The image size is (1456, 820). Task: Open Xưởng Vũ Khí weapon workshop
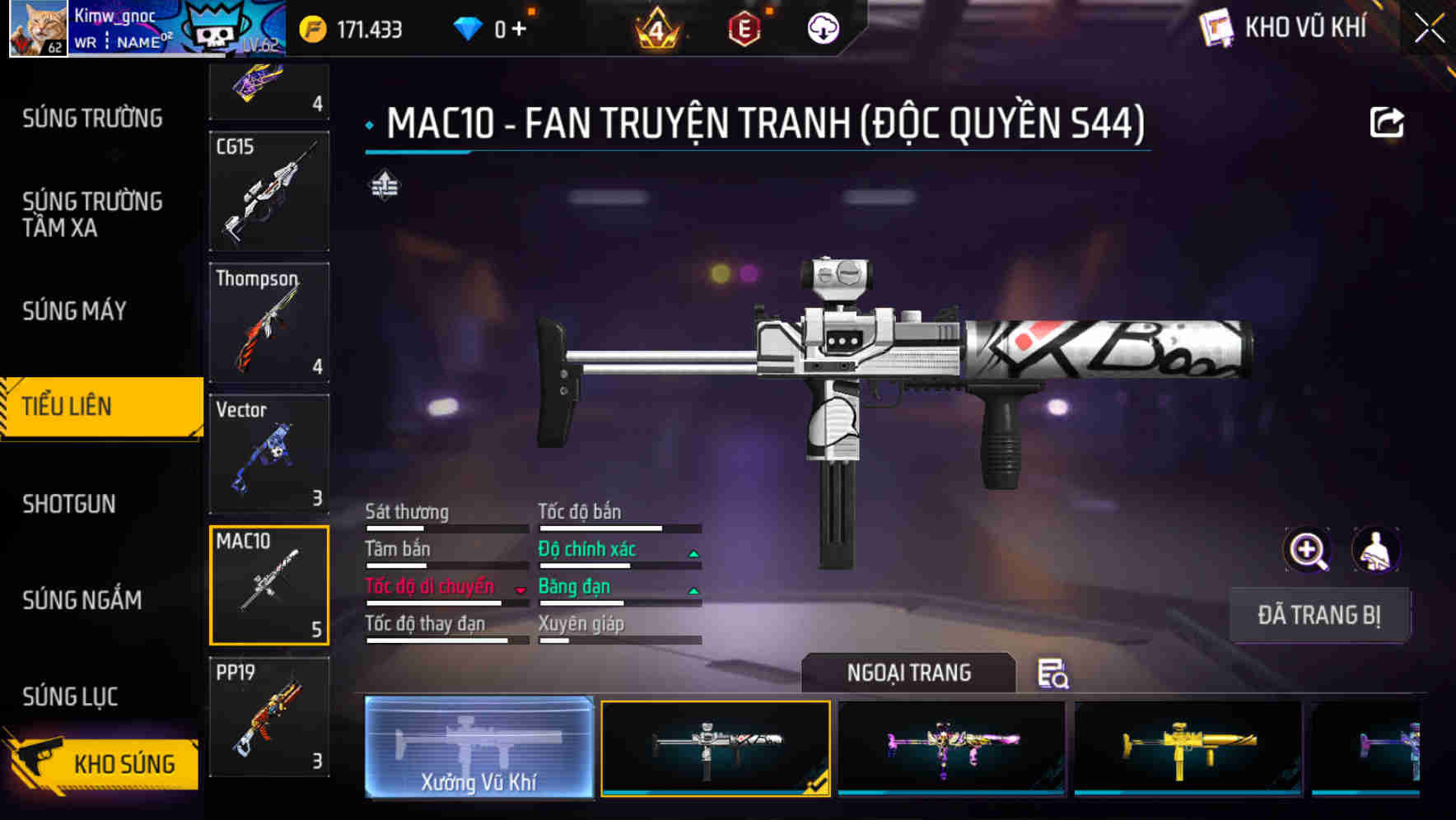(x=478, y=747)
